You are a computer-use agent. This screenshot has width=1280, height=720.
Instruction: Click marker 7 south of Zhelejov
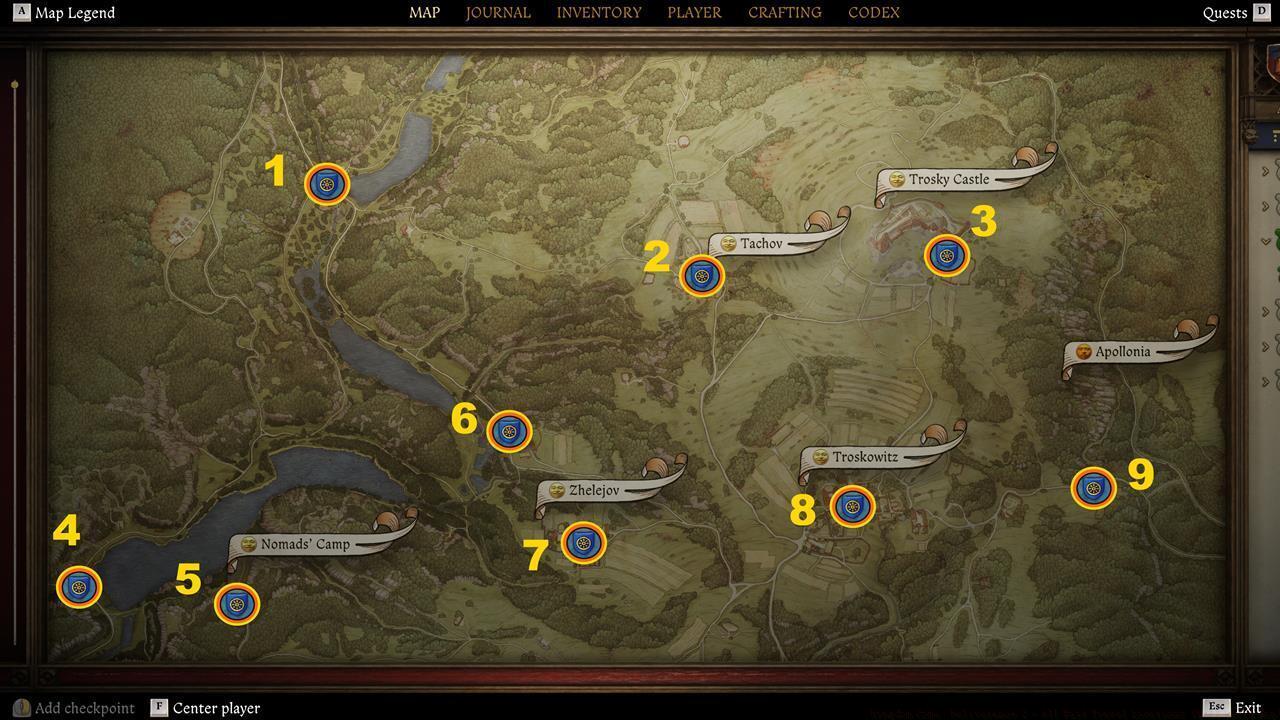point(584,543)
